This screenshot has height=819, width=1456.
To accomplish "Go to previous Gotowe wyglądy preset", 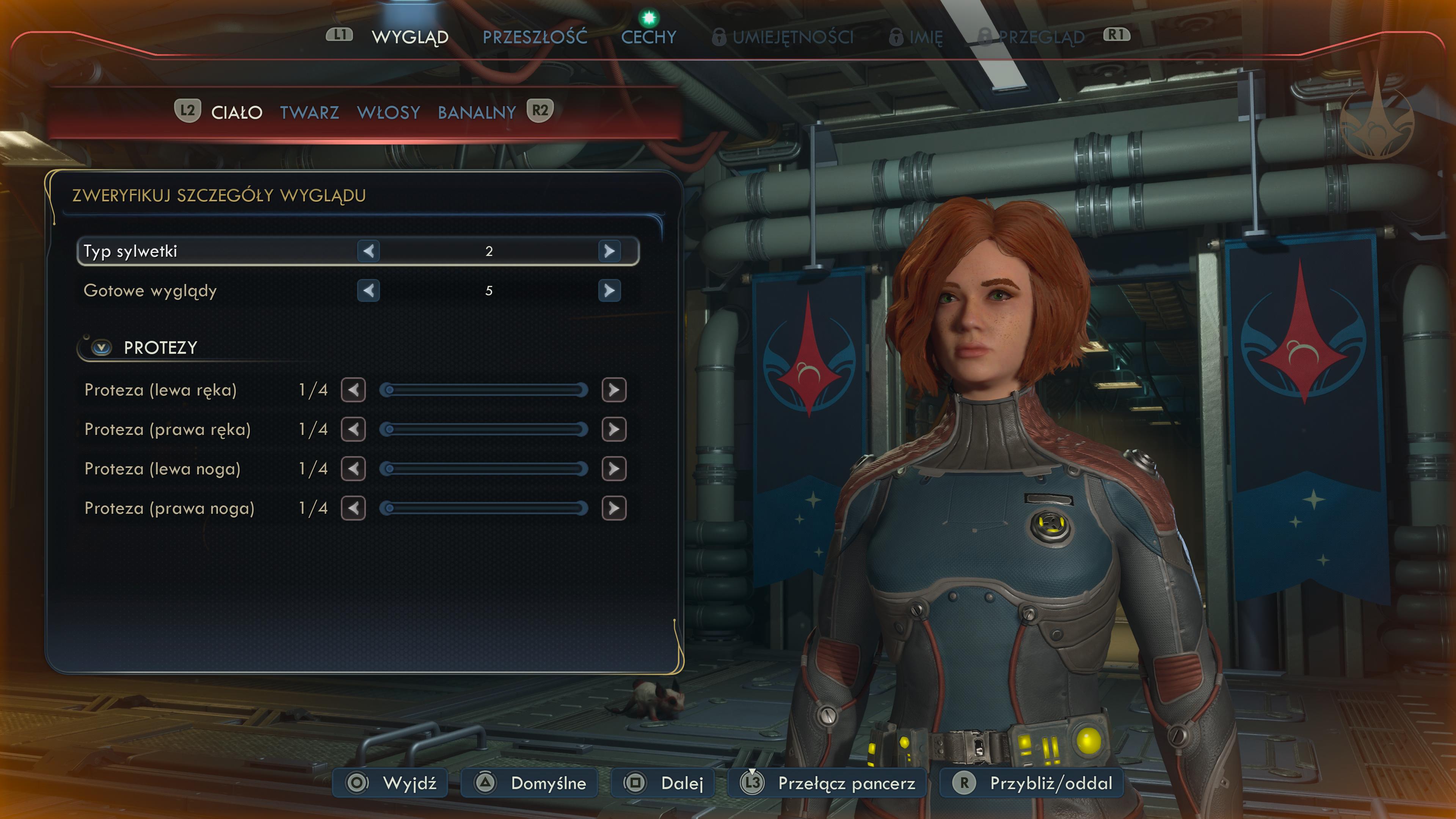I will 369,290.
